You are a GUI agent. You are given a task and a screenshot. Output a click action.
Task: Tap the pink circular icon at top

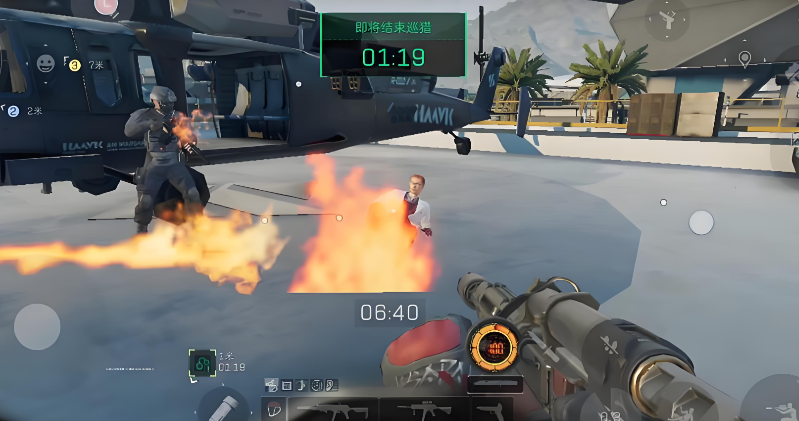coord(107,6)
